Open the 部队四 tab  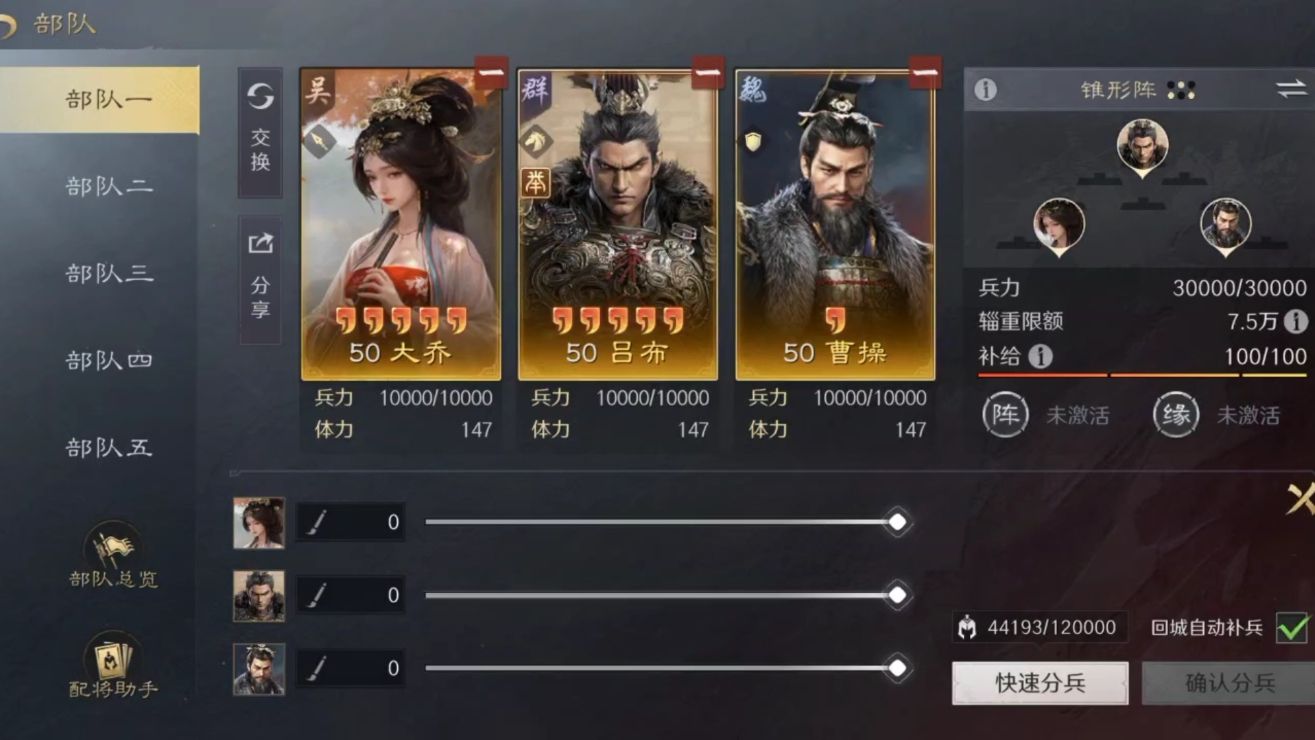[x=108, y=360]
